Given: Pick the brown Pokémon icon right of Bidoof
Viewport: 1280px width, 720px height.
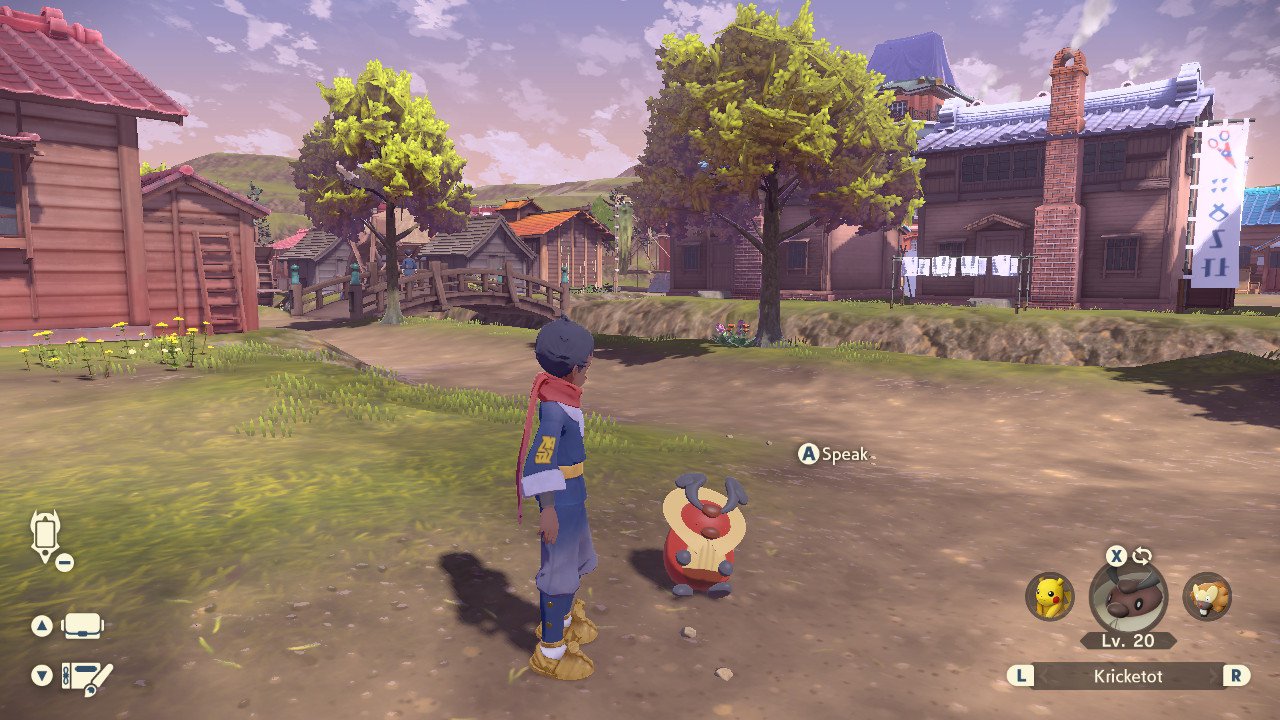Looking at the screenshot, I should [1207, 597].
